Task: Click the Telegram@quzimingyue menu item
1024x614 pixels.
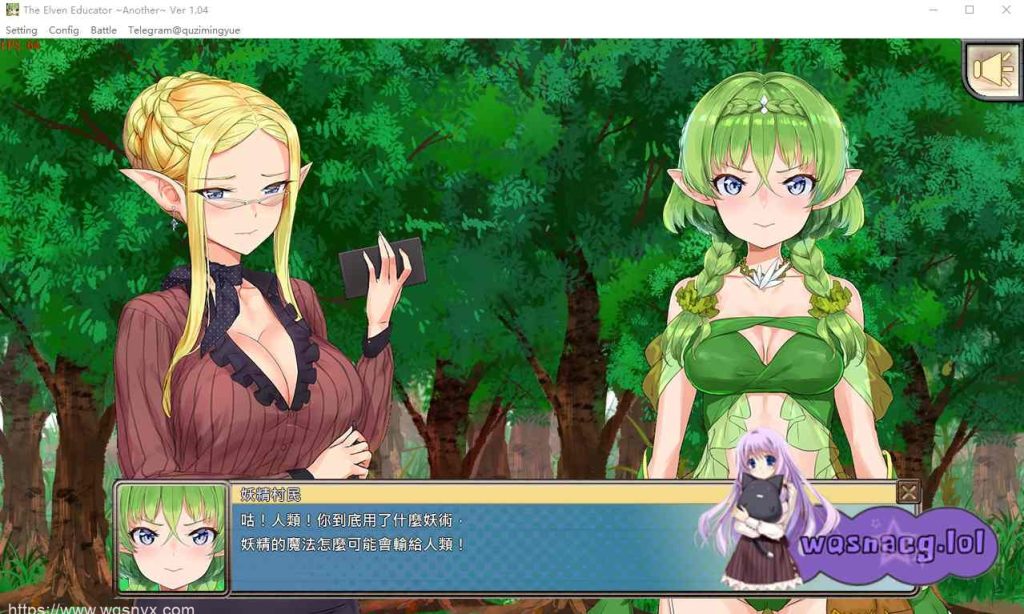Action: click(184, 30)
